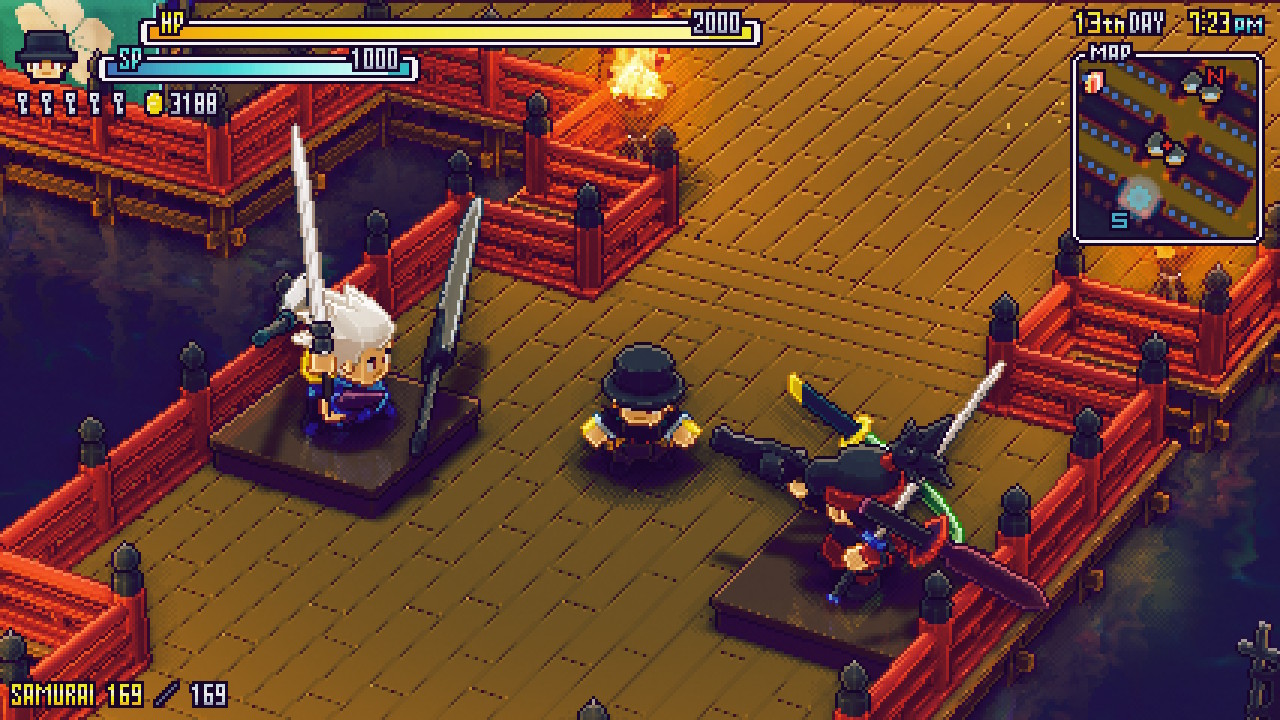Open the minimap panel
The image size is (1280, 720).
(x=1166, y=147)
